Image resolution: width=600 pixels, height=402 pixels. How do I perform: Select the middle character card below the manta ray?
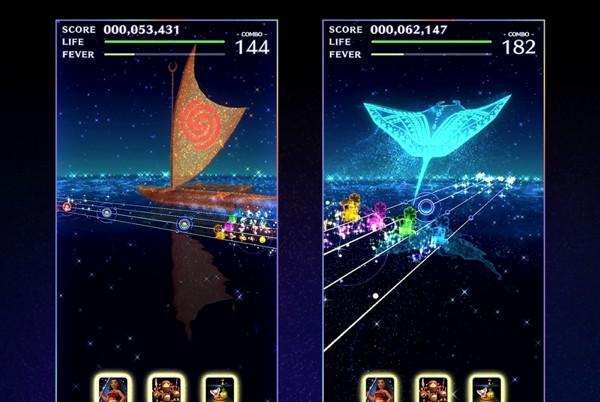coord(433,390)
